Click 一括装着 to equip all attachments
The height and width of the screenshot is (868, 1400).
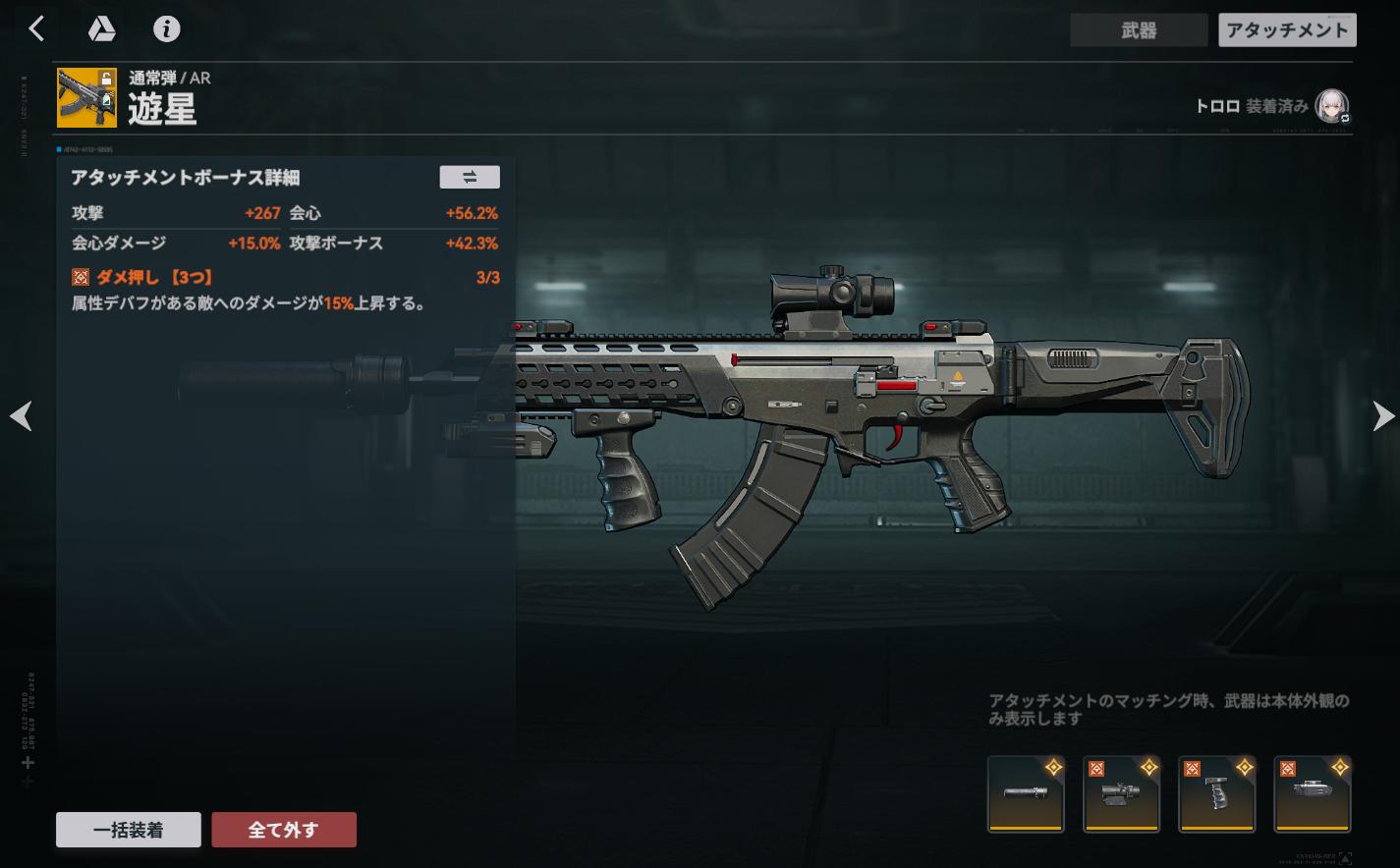(129, 830)
